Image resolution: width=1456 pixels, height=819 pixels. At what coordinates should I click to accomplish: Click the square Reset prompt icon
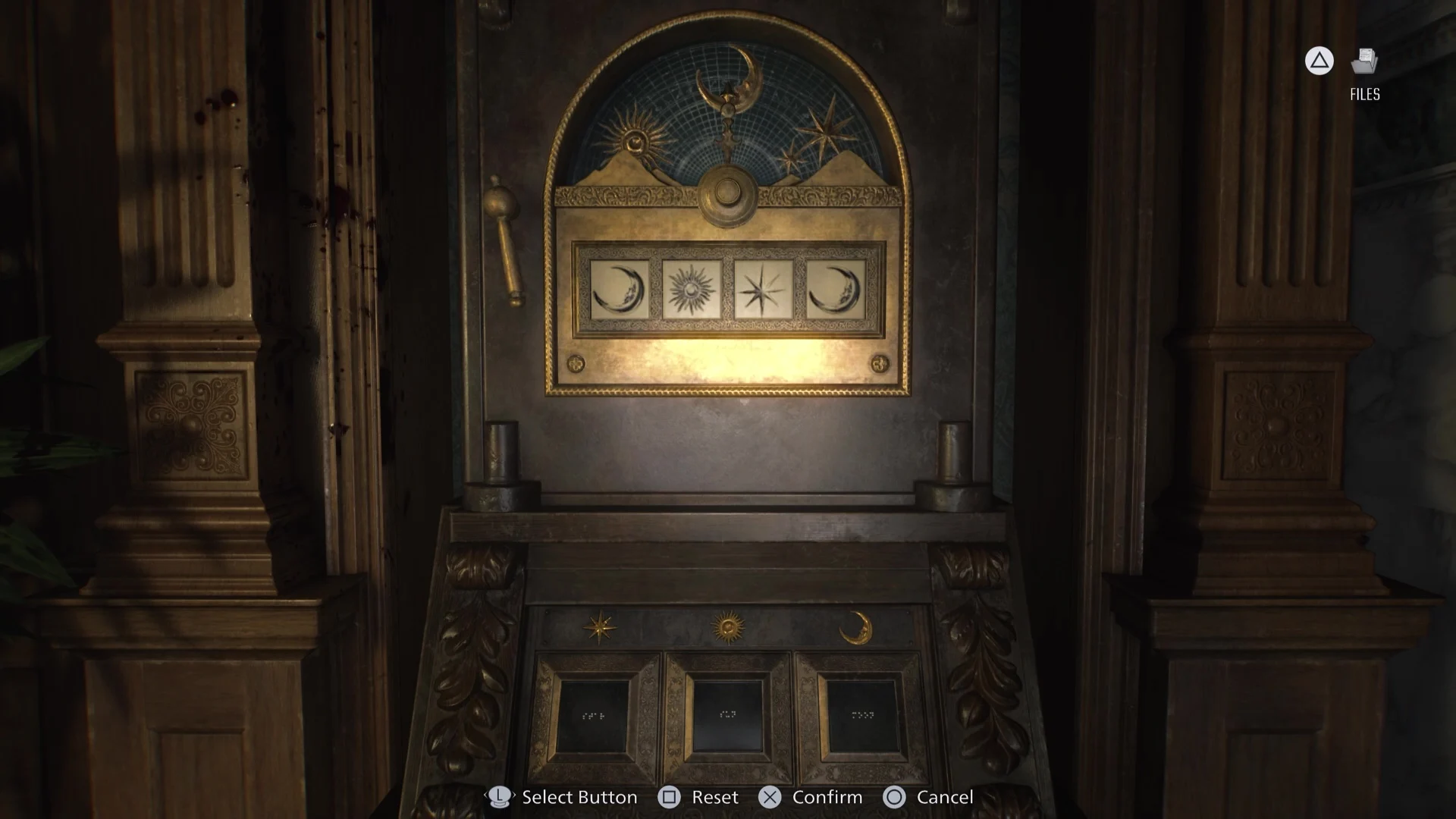tap(670, 797)
